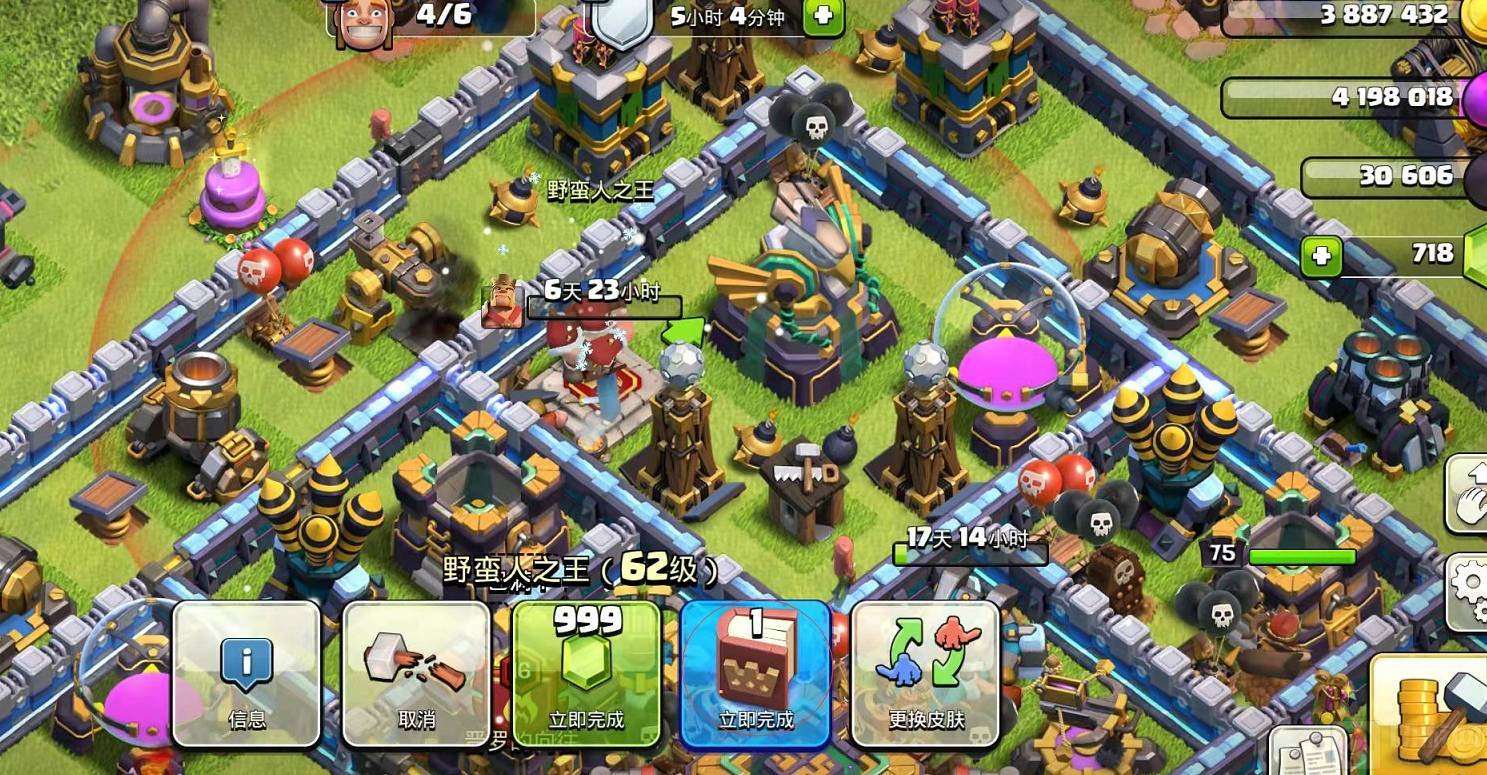Open the pinned notes button

(1307, 752)
